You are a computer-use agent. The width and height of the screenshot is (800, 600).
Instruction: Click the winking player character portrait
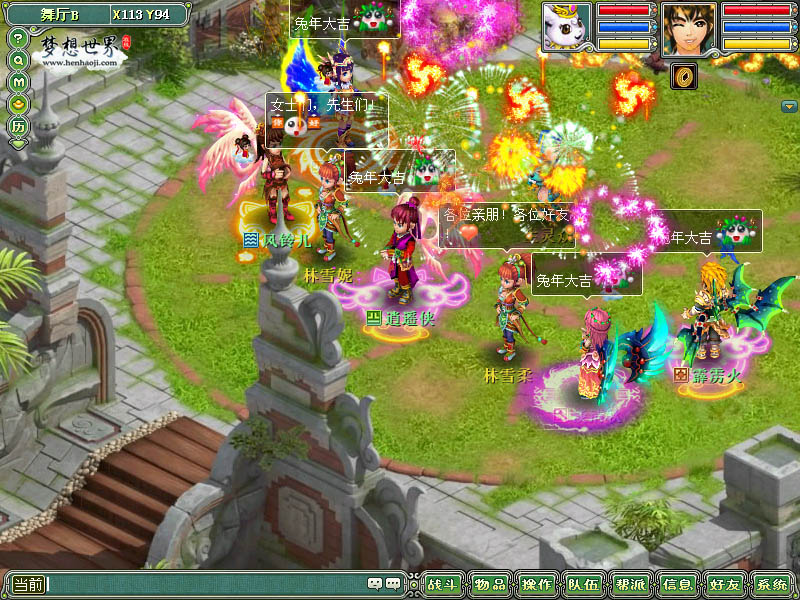689,27
